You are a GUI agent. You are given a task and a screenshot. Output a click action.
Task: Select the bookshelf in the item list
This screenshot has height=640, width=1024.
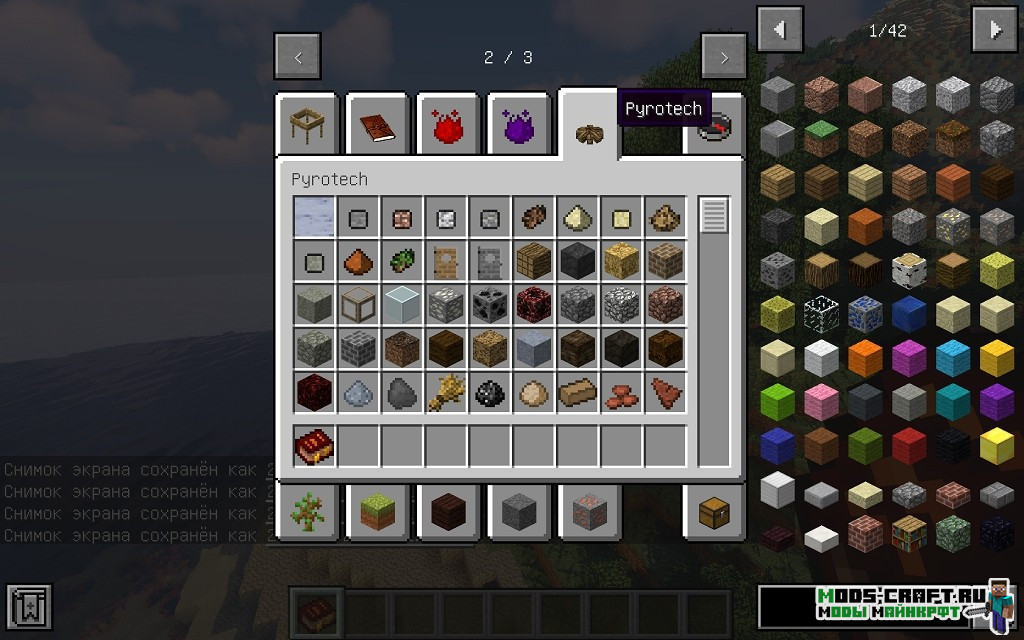pyautogui.click(x=909, y=533)
